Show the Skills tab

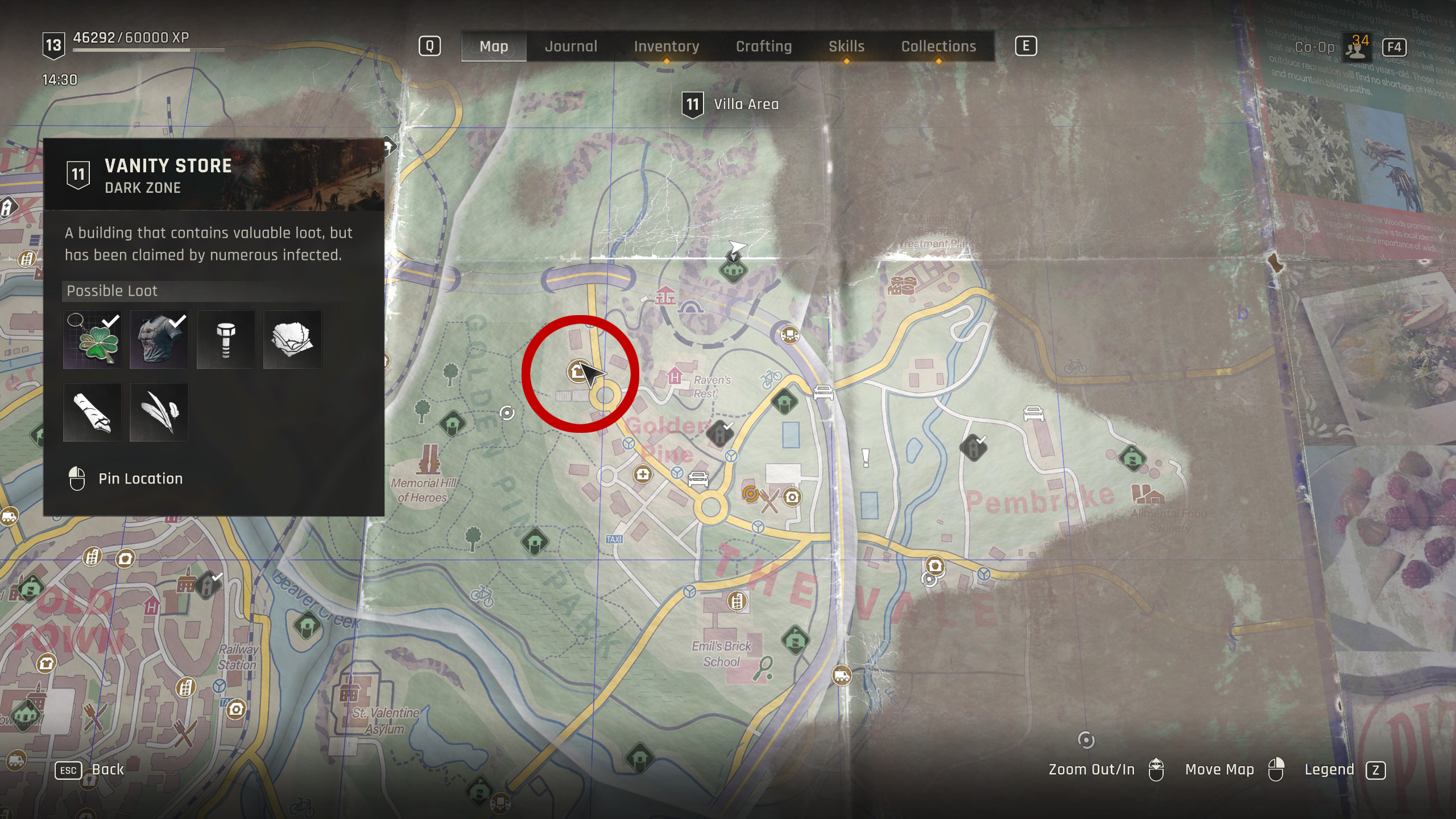[x=846, y=46]
